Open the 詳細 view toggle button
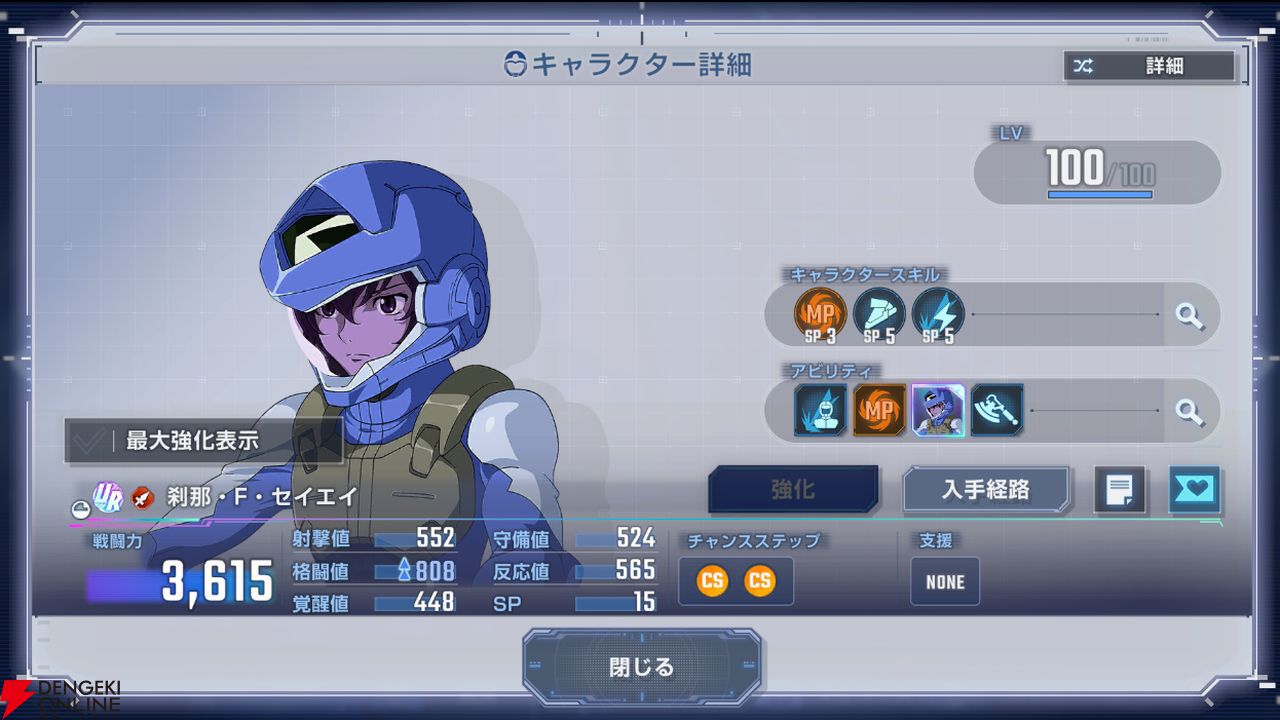The image size is (1280, 720). click(x=1149, y=67)
